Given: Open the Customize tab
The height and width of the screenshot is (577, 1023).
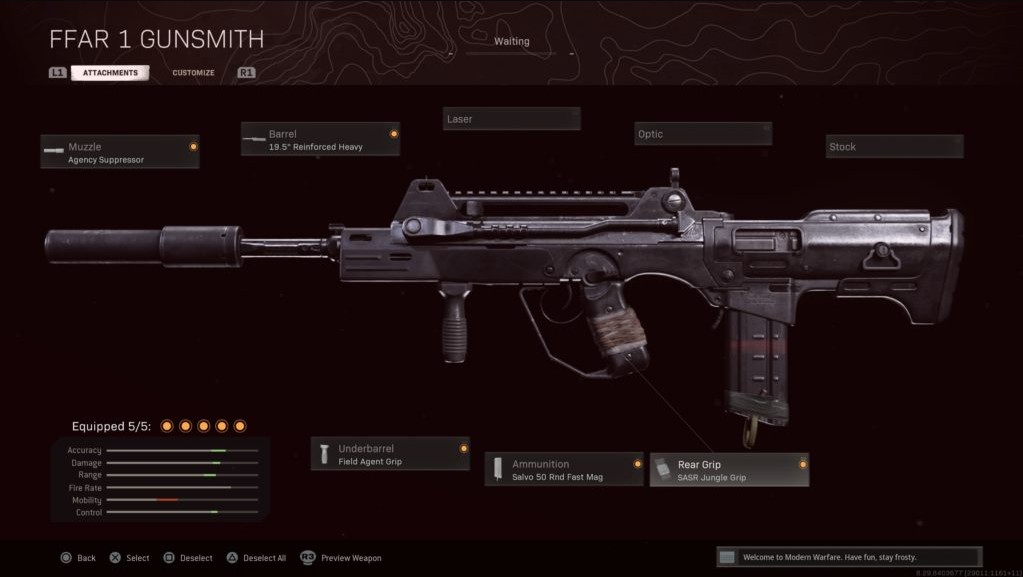Looking at the screenshot, I should click(x=193, y=73).
